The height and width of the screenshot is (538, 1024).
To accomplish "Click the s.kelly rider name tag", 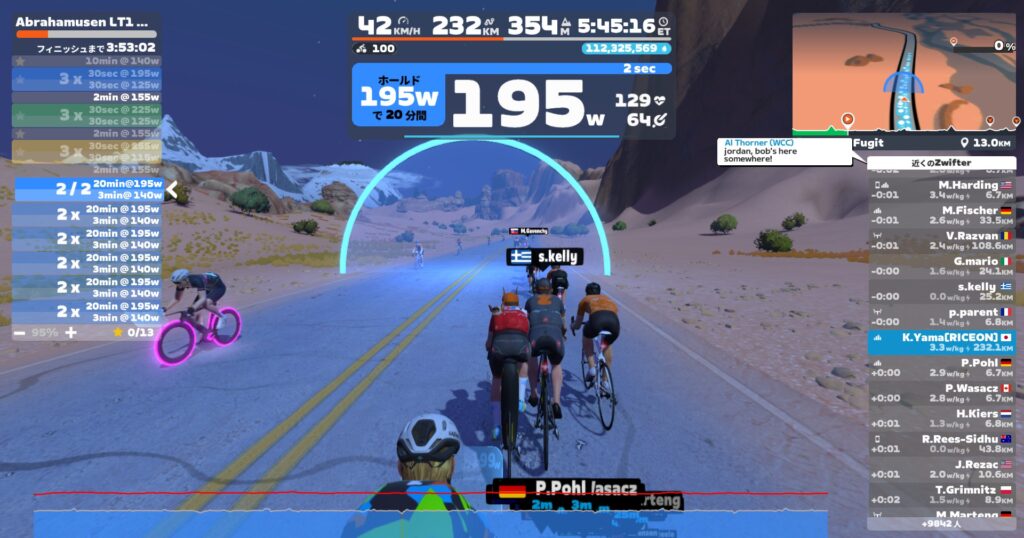I will click(x=545, y=257).
